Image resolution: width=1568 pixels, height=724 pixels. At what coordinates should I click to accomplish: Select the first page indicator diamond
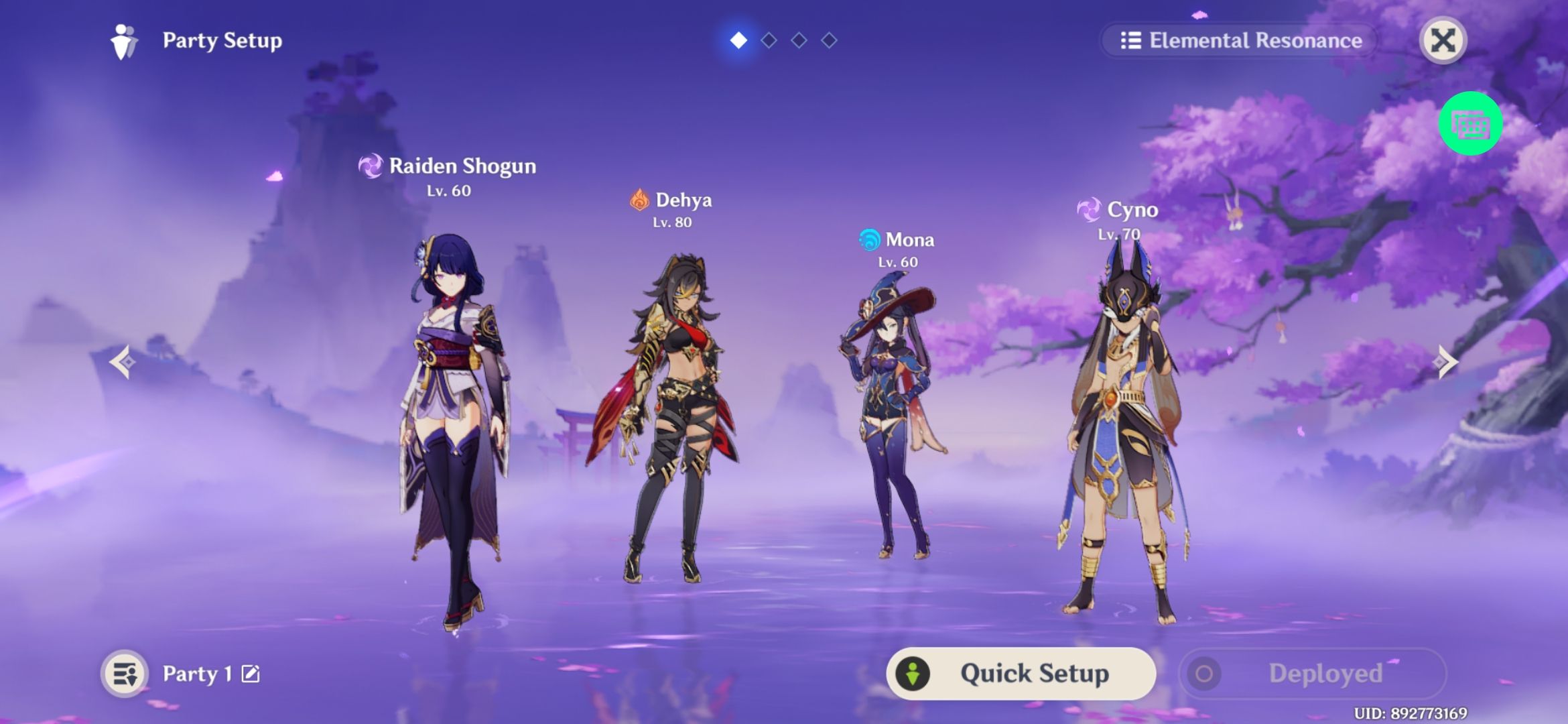tap(738, 39)
